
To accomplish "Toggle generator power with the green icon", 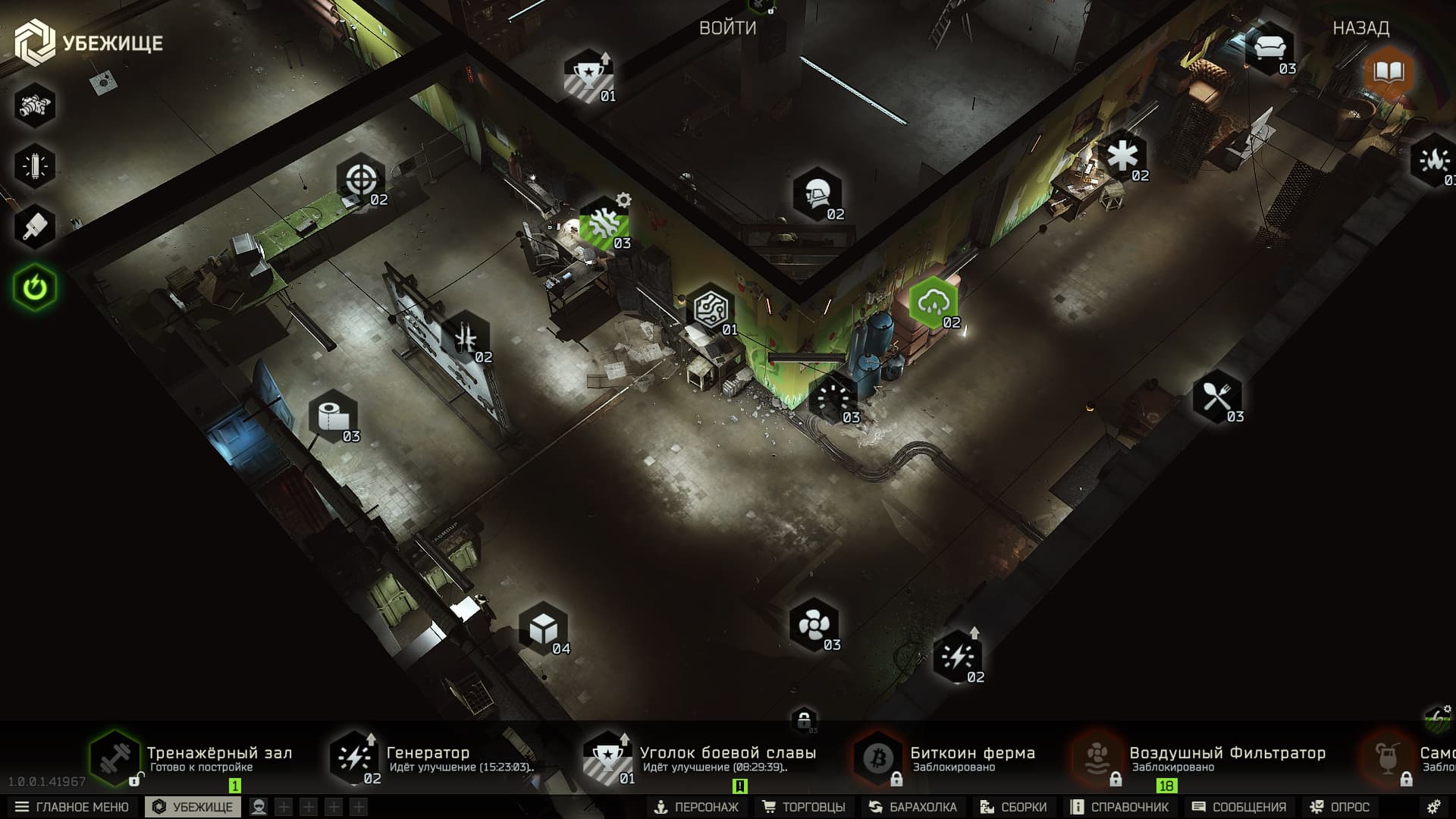I will pyautogui.click(x=33, y=286).
